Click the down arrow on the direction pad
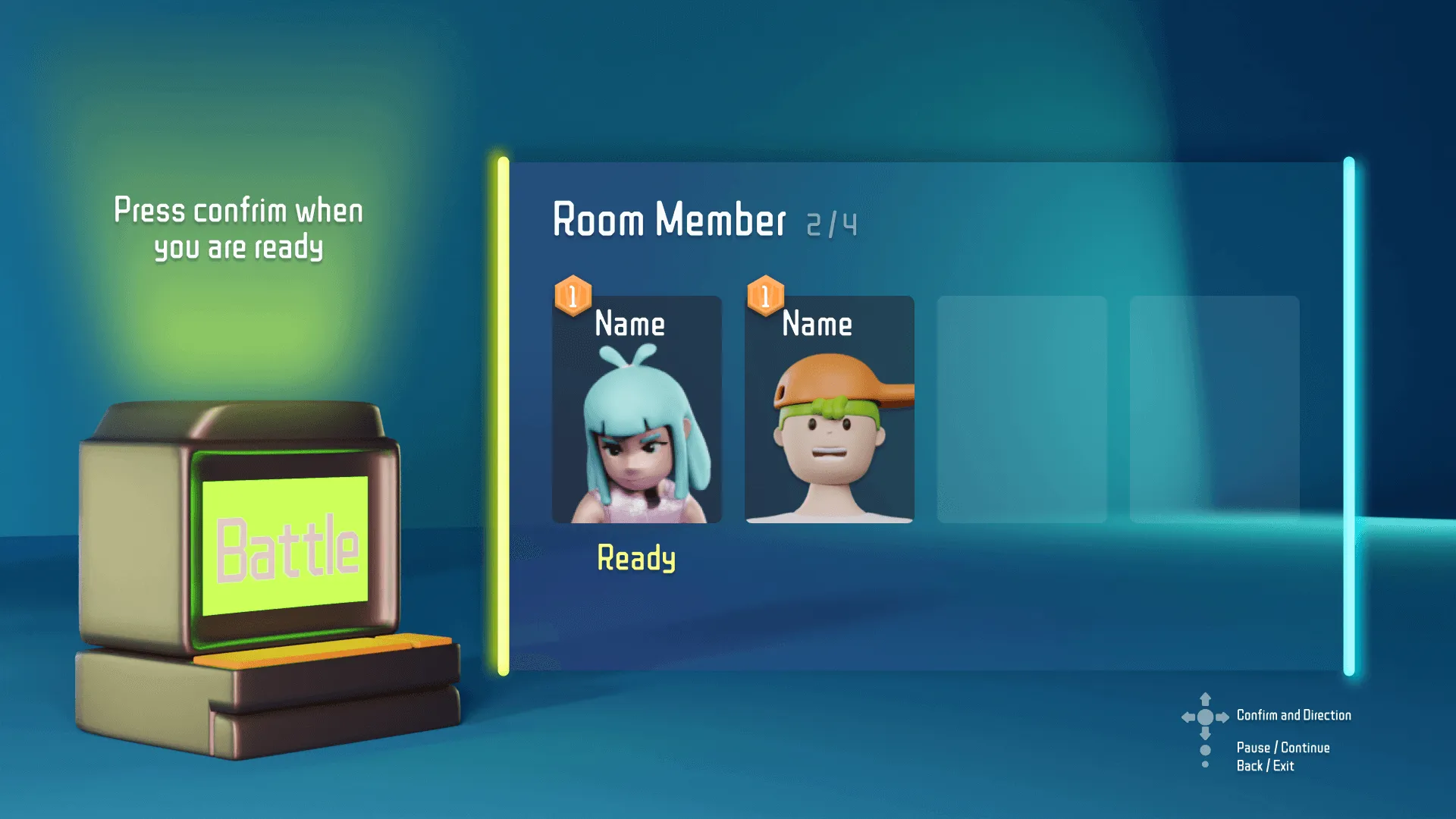The width and height of the screenshot is (1456, 819). point(1206,734)
